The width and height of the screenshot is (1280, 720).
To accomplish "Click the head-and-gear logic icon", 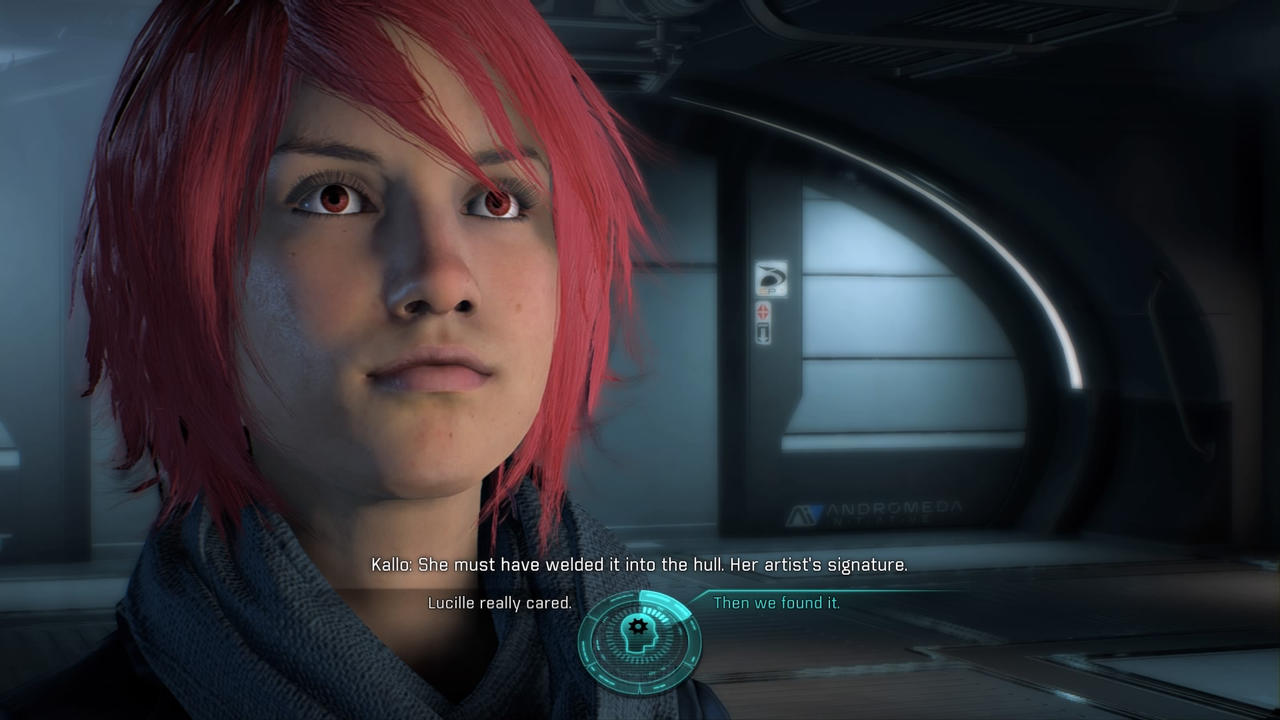I will [x=640, y=630].
